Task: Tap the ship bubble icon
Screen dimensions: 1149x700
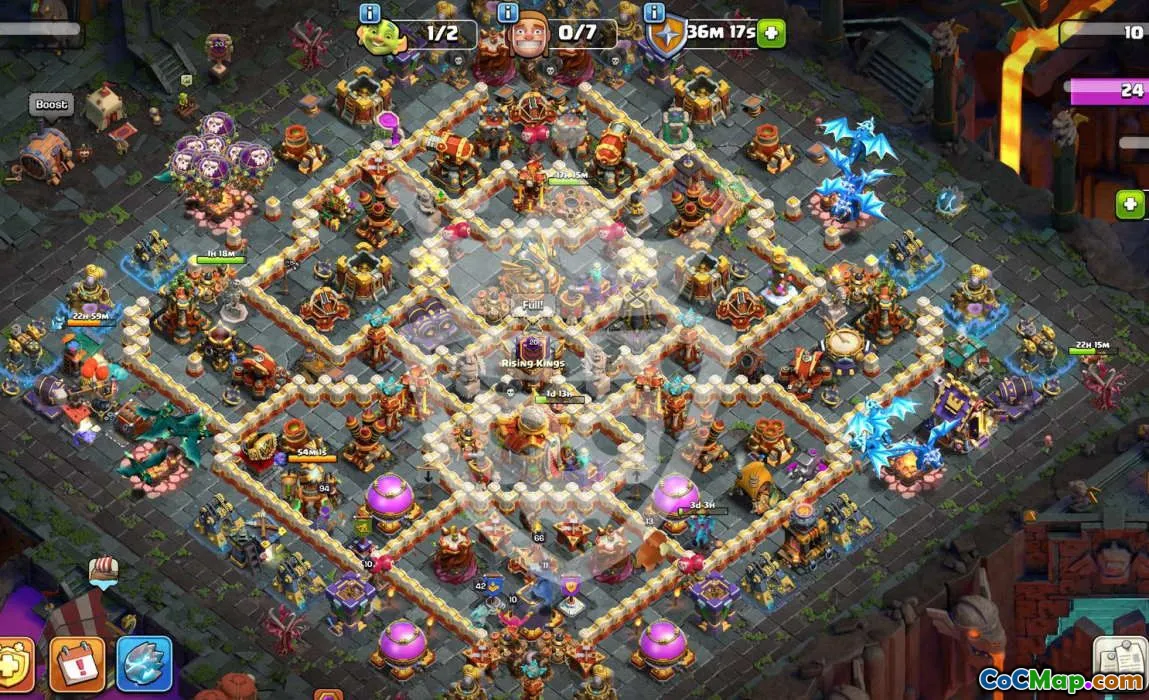Action: [103, 569]
